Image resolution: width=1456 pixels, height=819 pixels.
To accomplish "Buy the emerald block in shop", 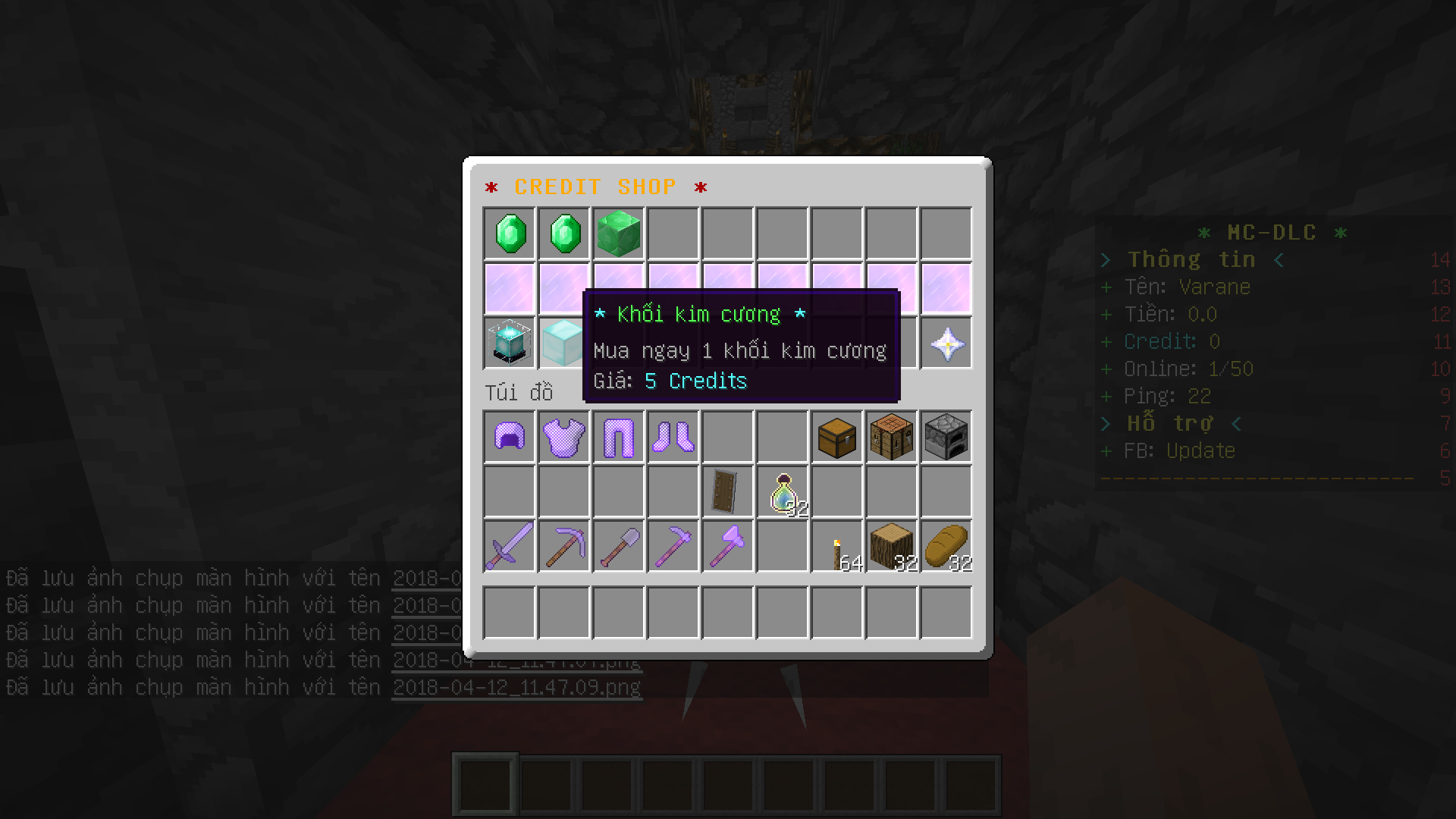I will click(619, 234).
